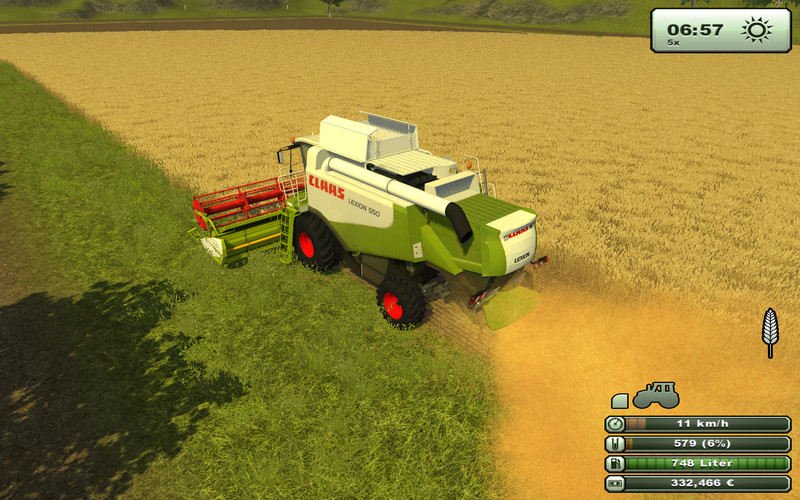Click the tractor vehicle icon
The width and height of the screenshot is (800, 500).
656,394
